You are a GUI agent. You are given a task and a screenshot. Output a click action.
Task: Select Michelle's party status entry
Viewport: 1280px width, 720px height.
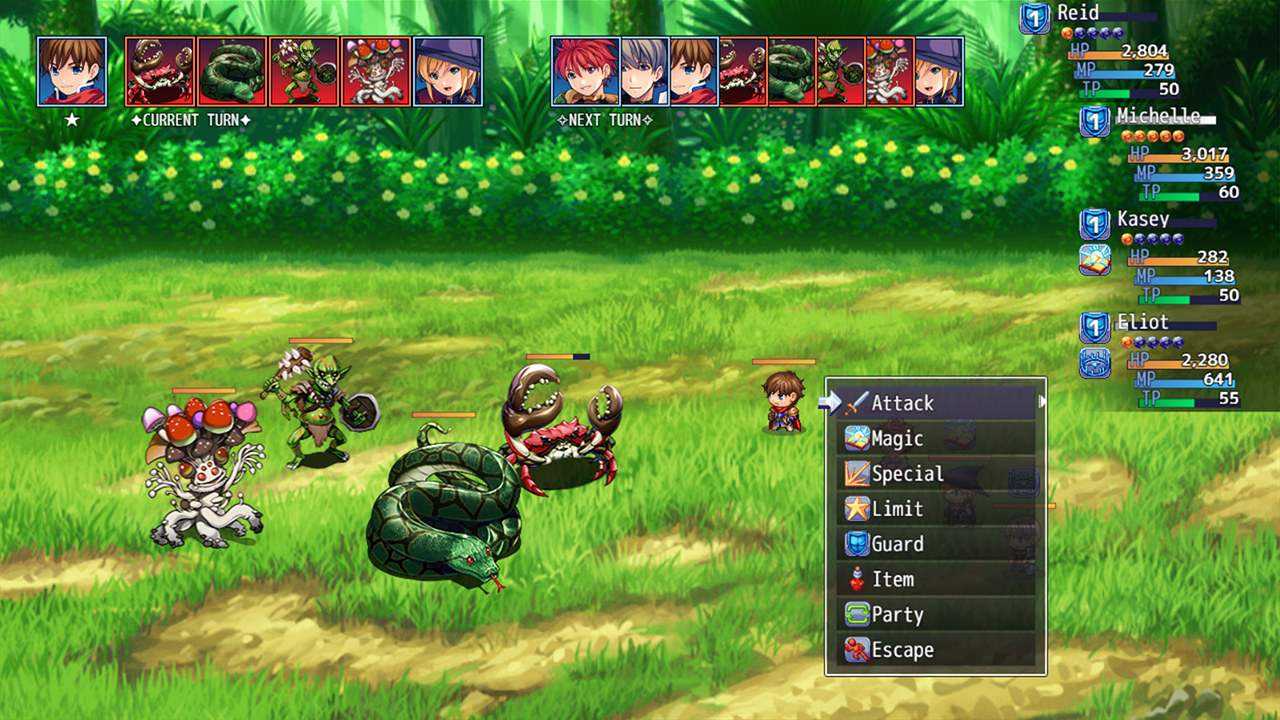(x=1160, y=153)
